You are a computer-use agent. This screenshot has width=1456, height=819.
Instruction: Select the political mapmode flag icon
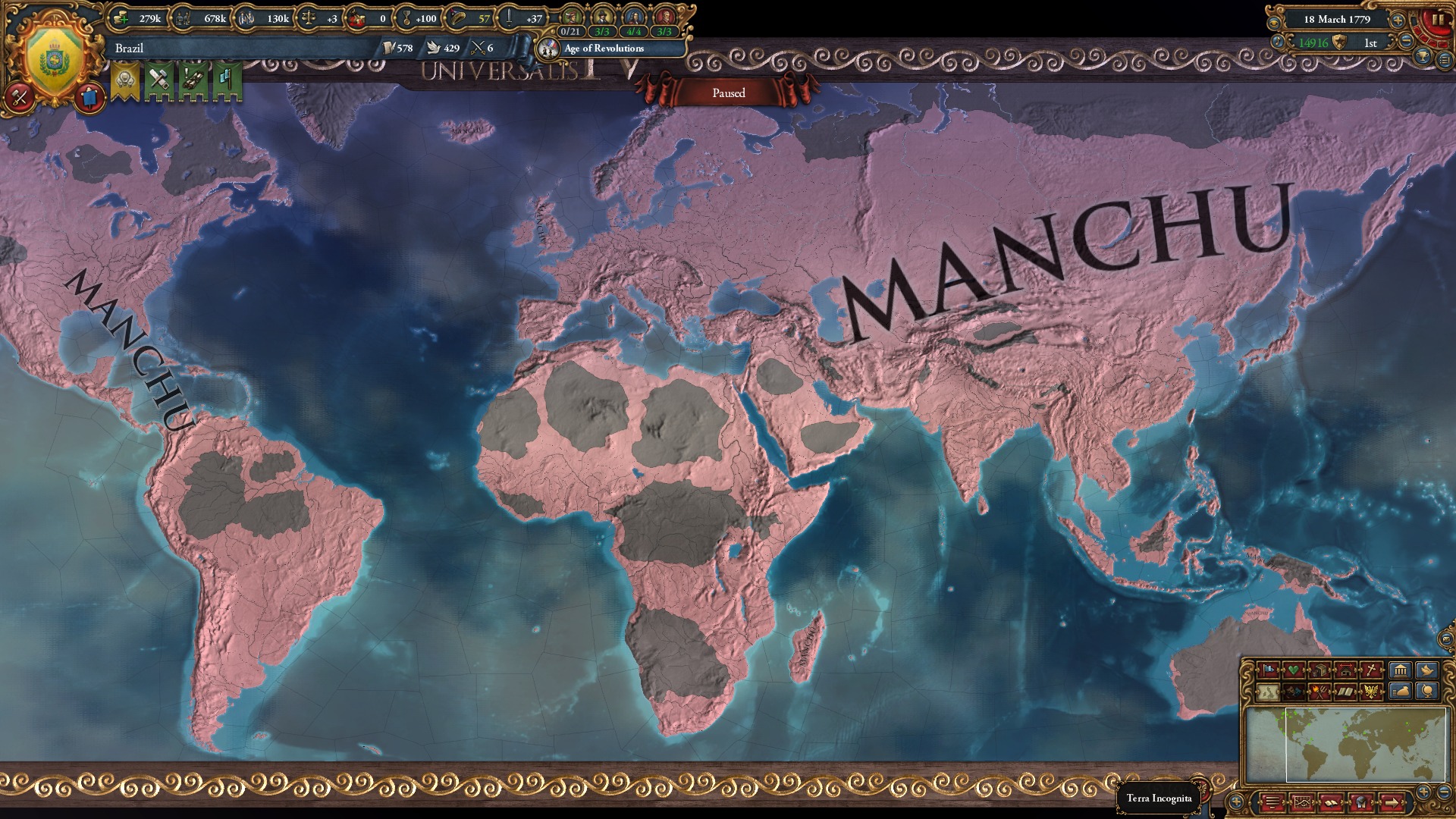click(1268, 670)
